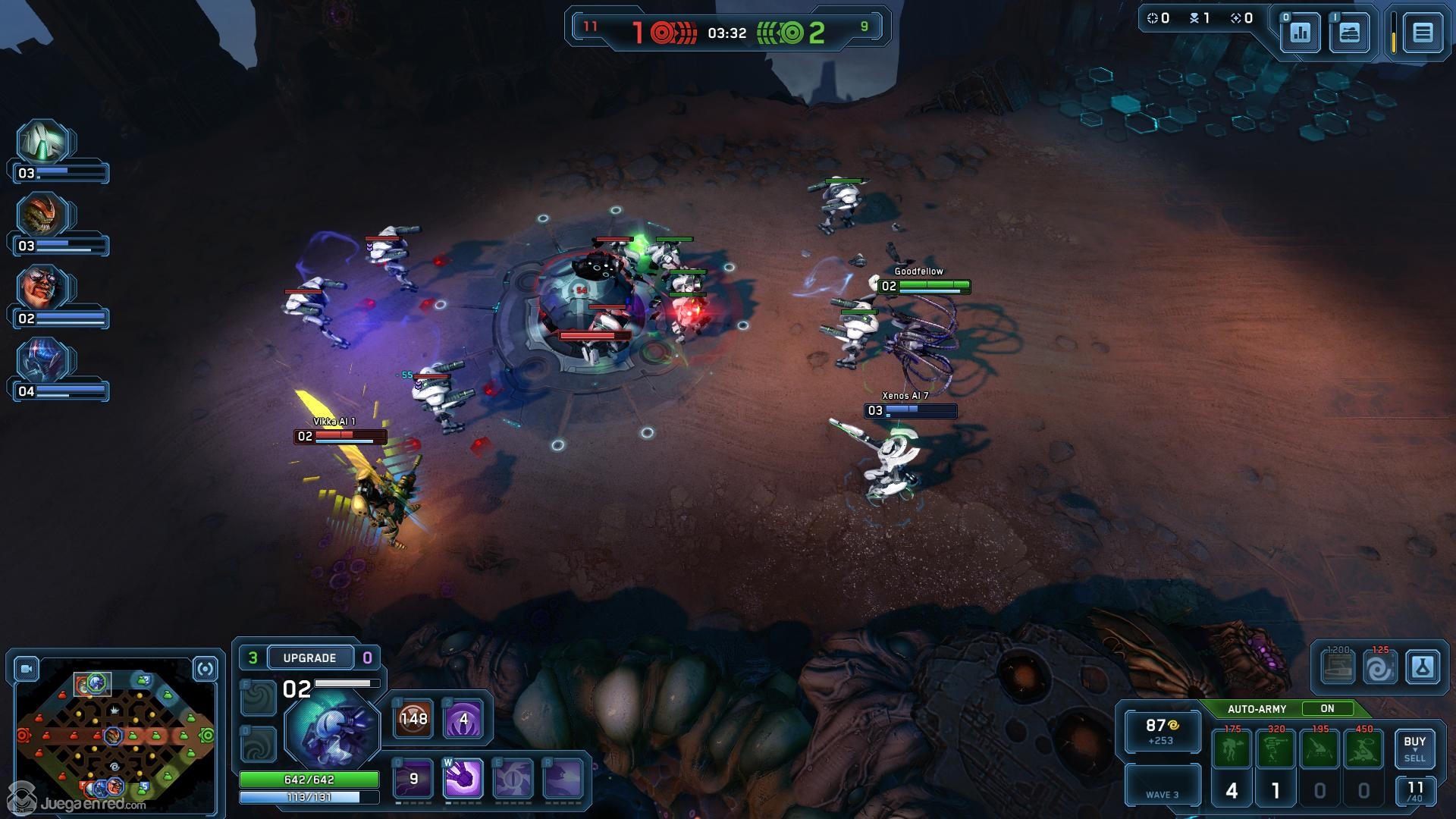Click the ping signal button on minimap
This screenshot has width=1456, height=819.
click(x=205, y=669)
